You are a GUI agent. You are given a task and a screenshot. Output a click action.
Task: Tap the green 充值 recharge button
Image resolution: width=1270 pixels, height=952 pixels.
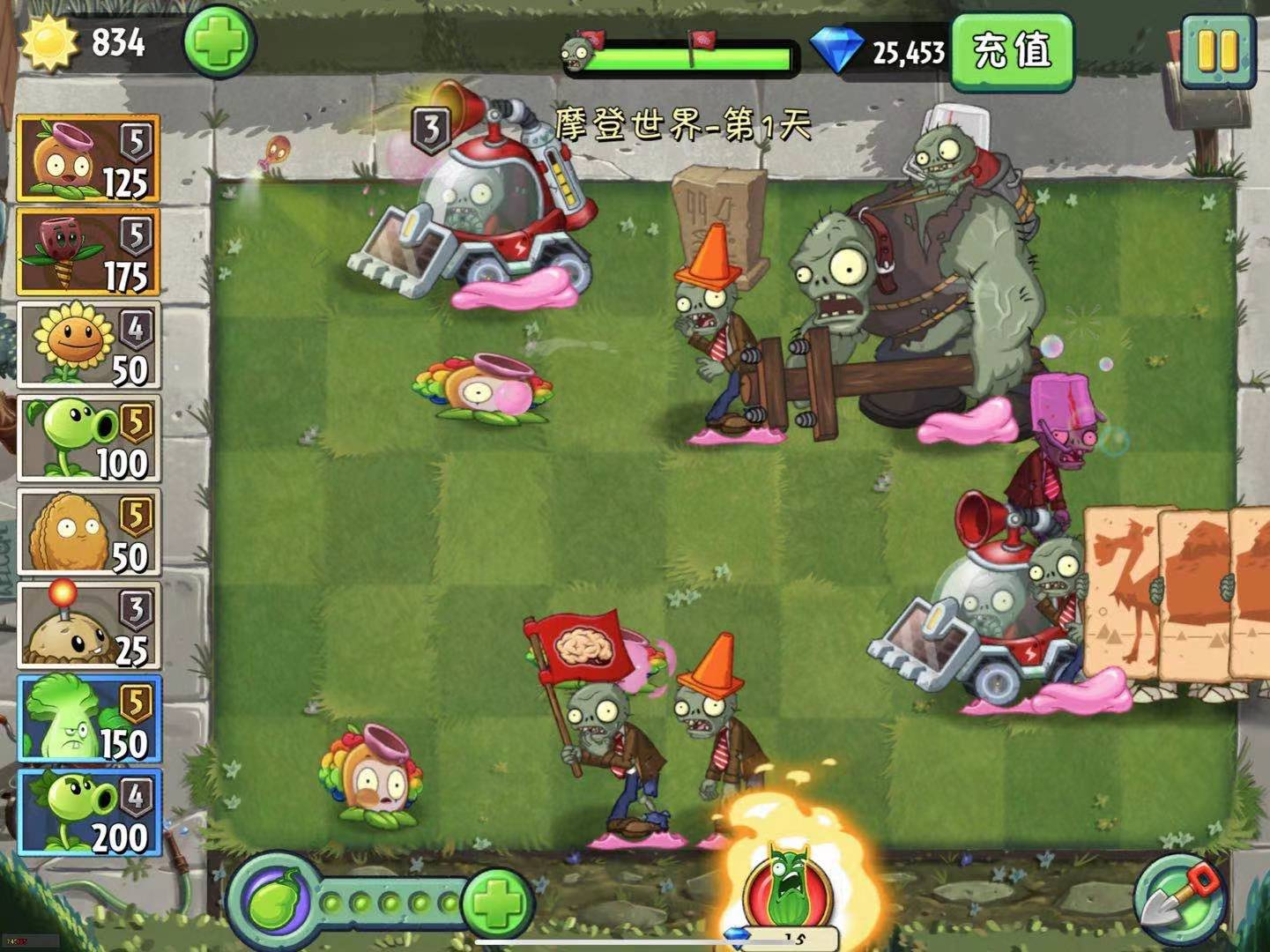[x=1012, y=51]
